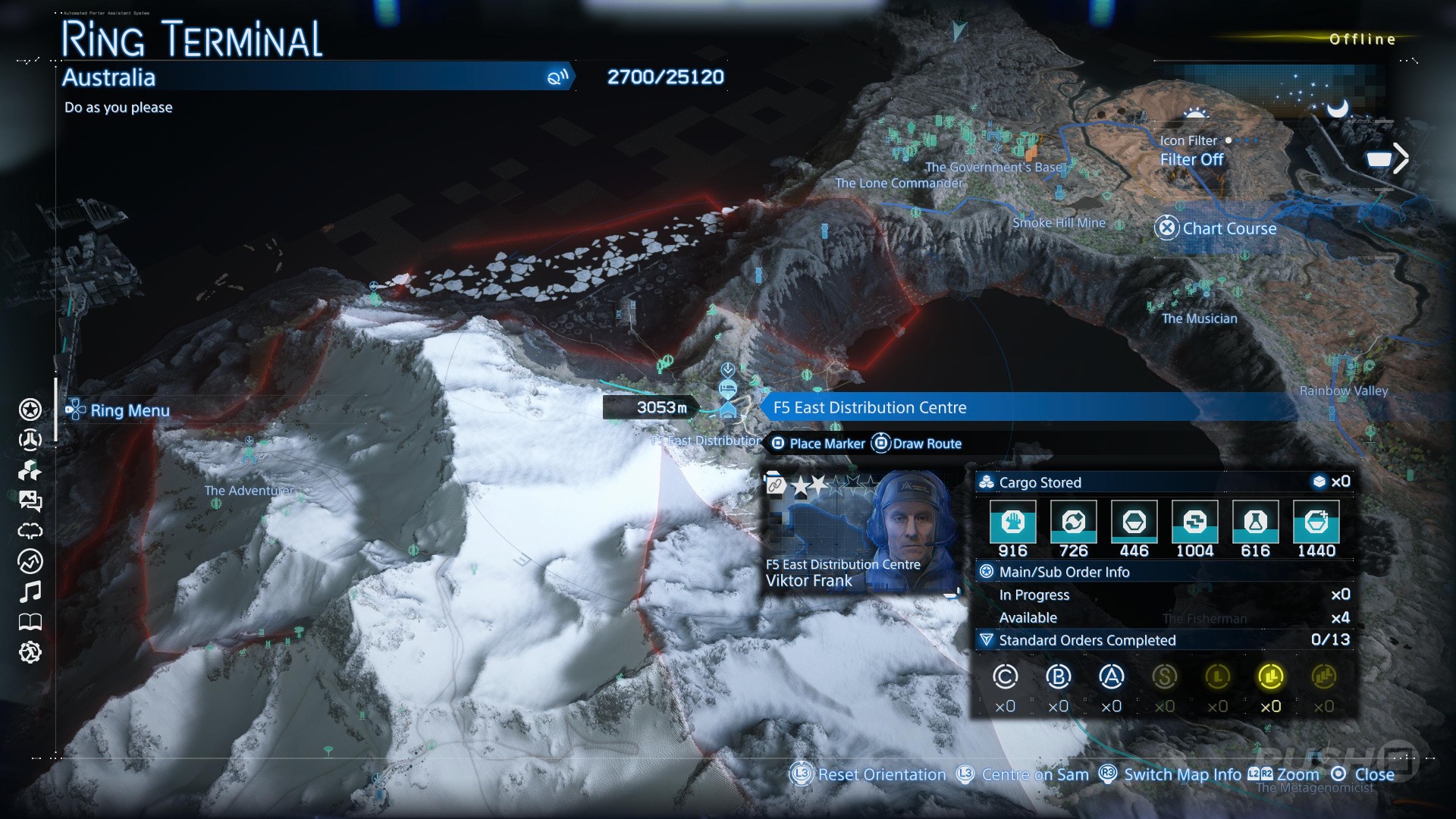The image size is (1456, 819).
Task: Select the highlighted yellow LL order icon
Action: pos(1270,676)
